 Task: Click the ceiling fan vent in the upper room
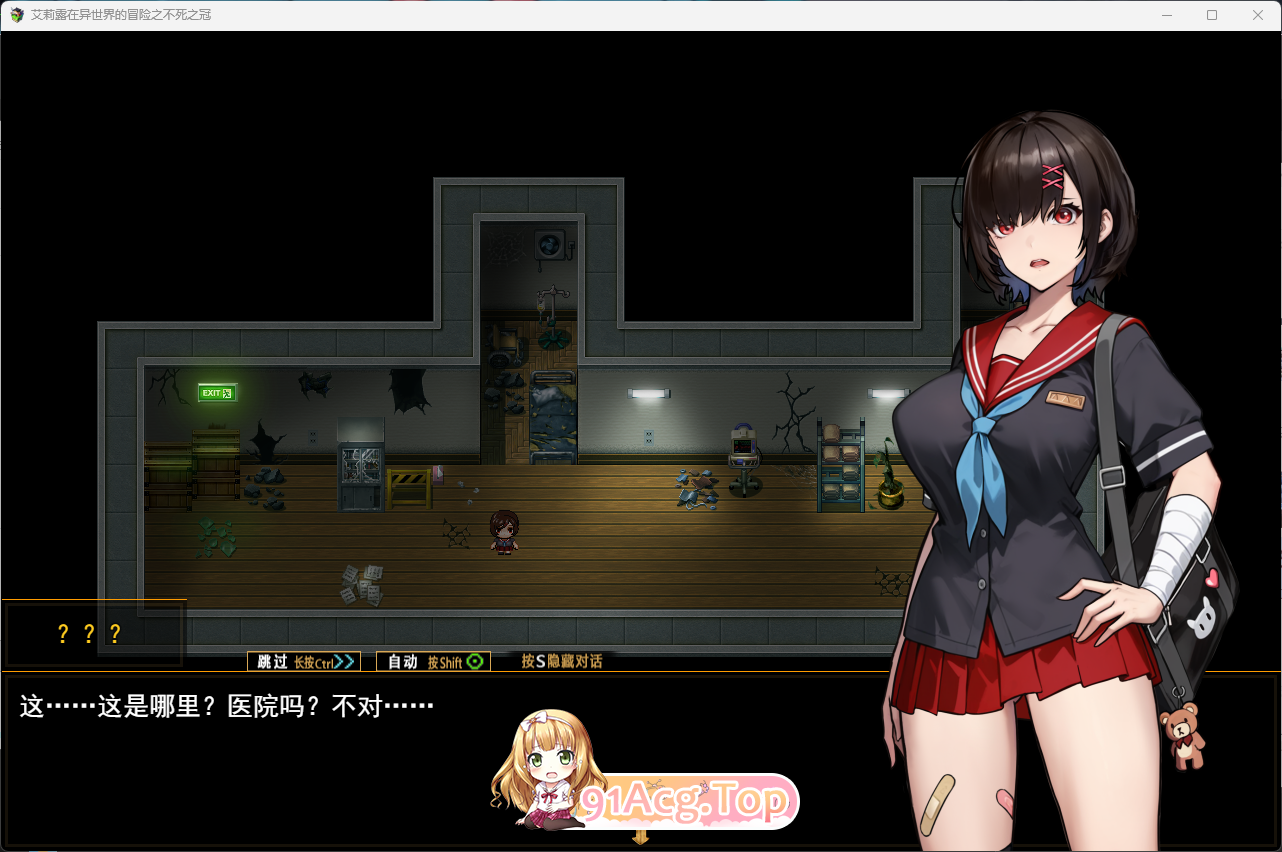[x=549, y=245]
